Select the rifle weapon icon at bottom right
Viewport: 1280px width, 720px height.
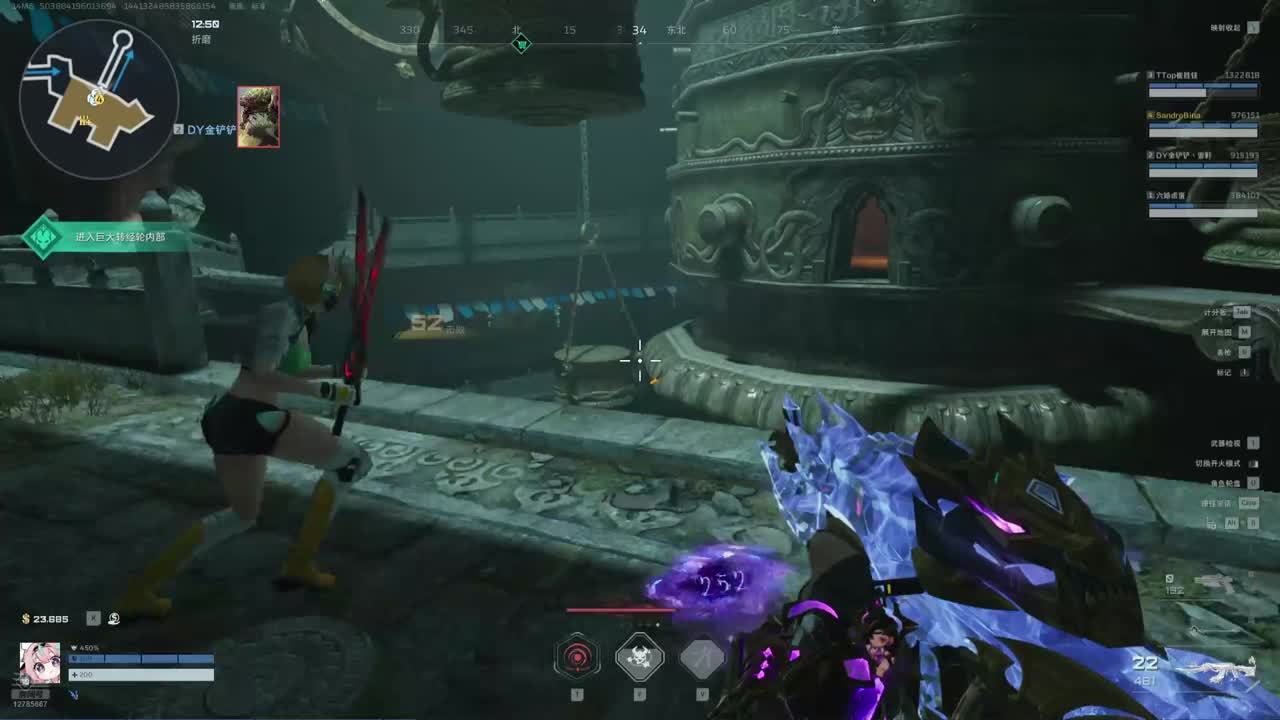click(1220, 669)
